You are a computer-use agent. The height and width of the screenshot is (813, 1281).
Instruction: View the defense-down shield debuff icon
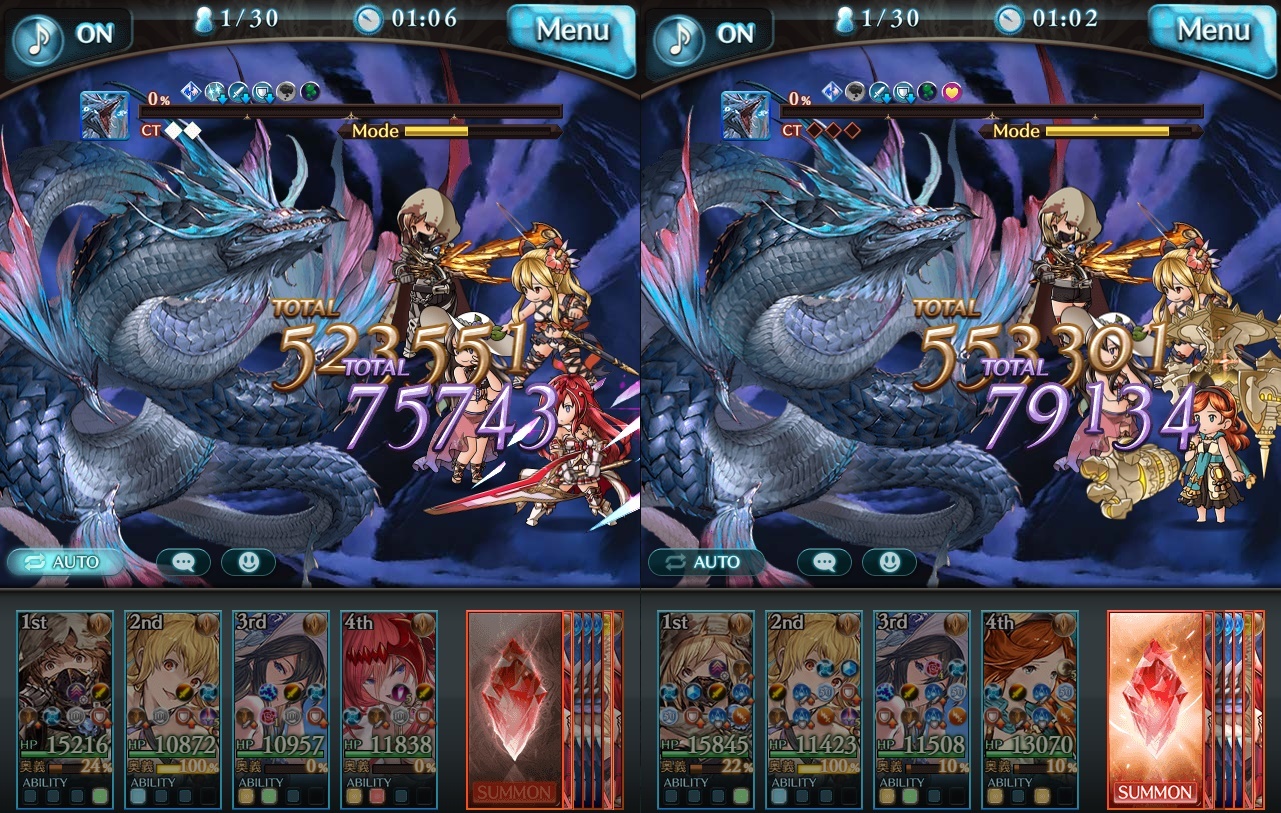click(265, 91)
